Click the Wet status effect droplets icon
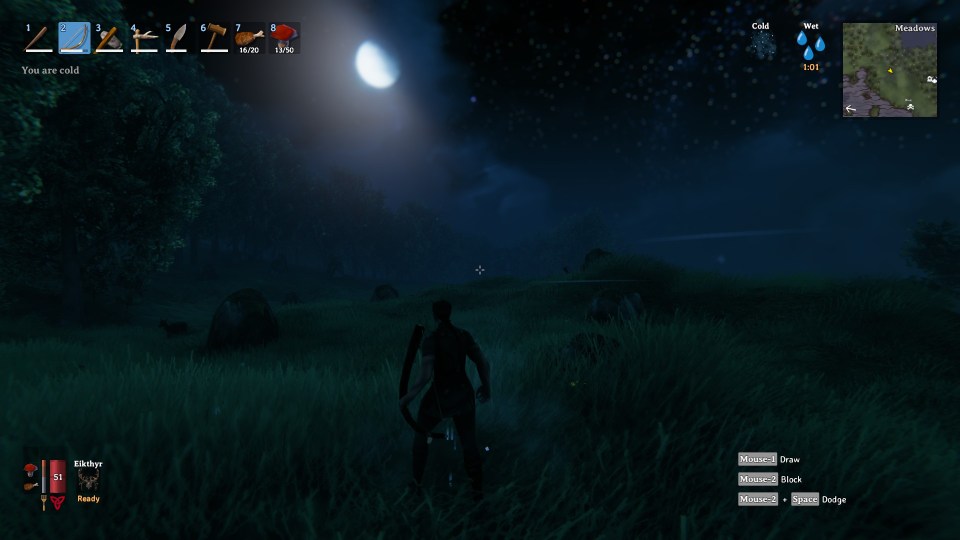This screenshot has width=960, height=540. [x=811, y=45]
